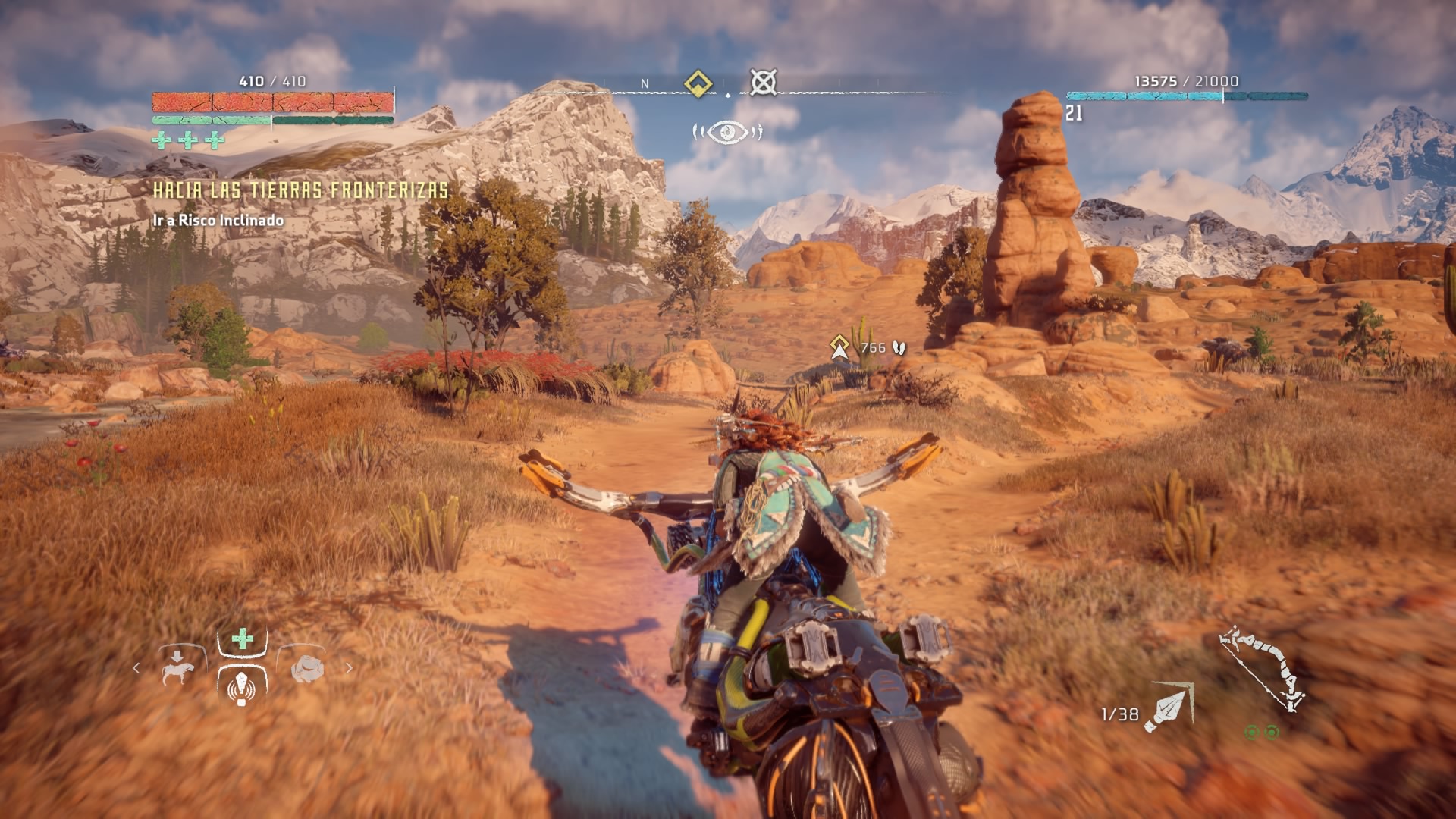The height and width of the screenshot is (819, 1456).
Task: Click the green medicine pouch crosses
Action: pos(188,140)
